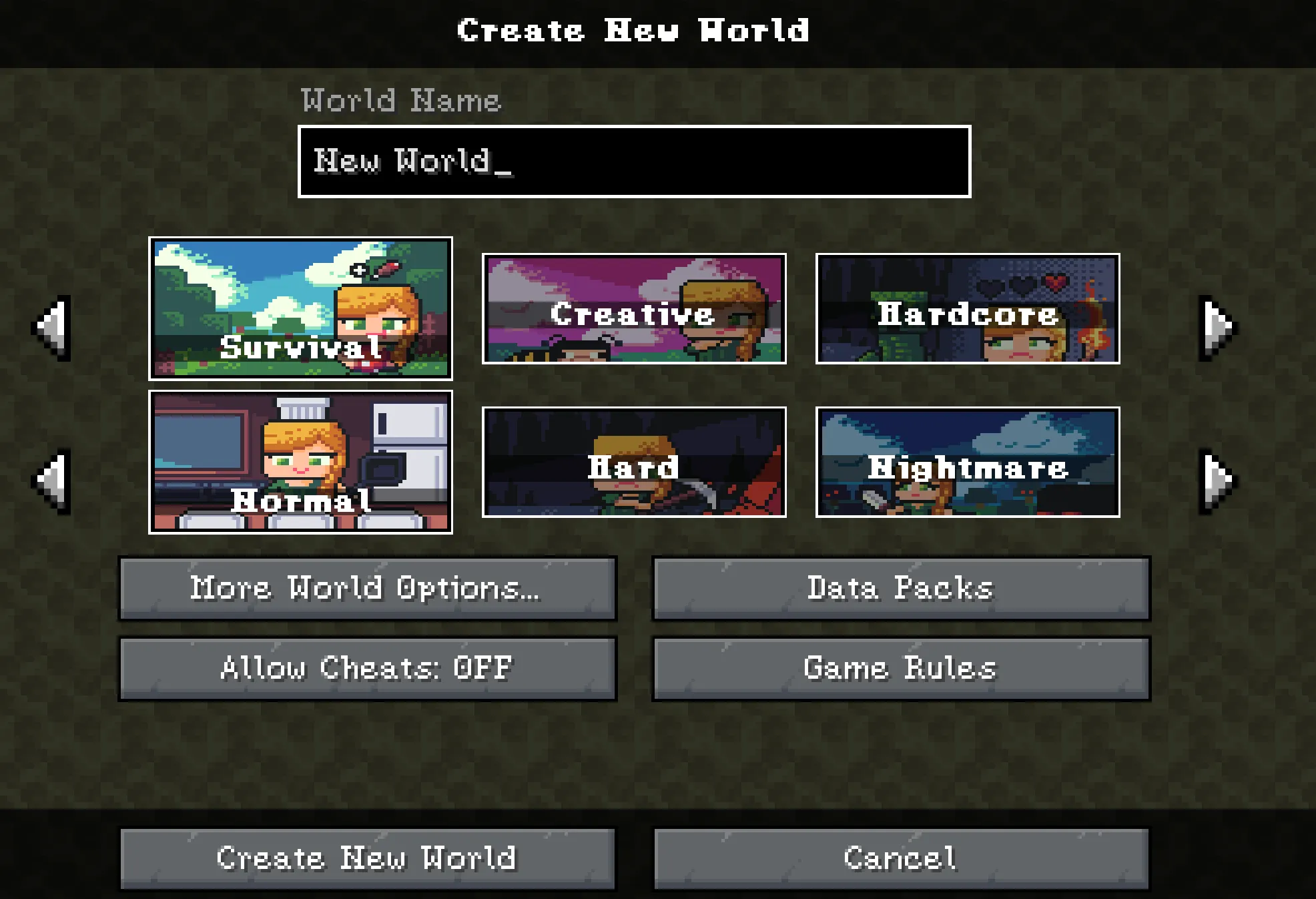Open the Game Rules configuration
The width and height of the screenshot is (1316, 899).
[x=901, y=668]
